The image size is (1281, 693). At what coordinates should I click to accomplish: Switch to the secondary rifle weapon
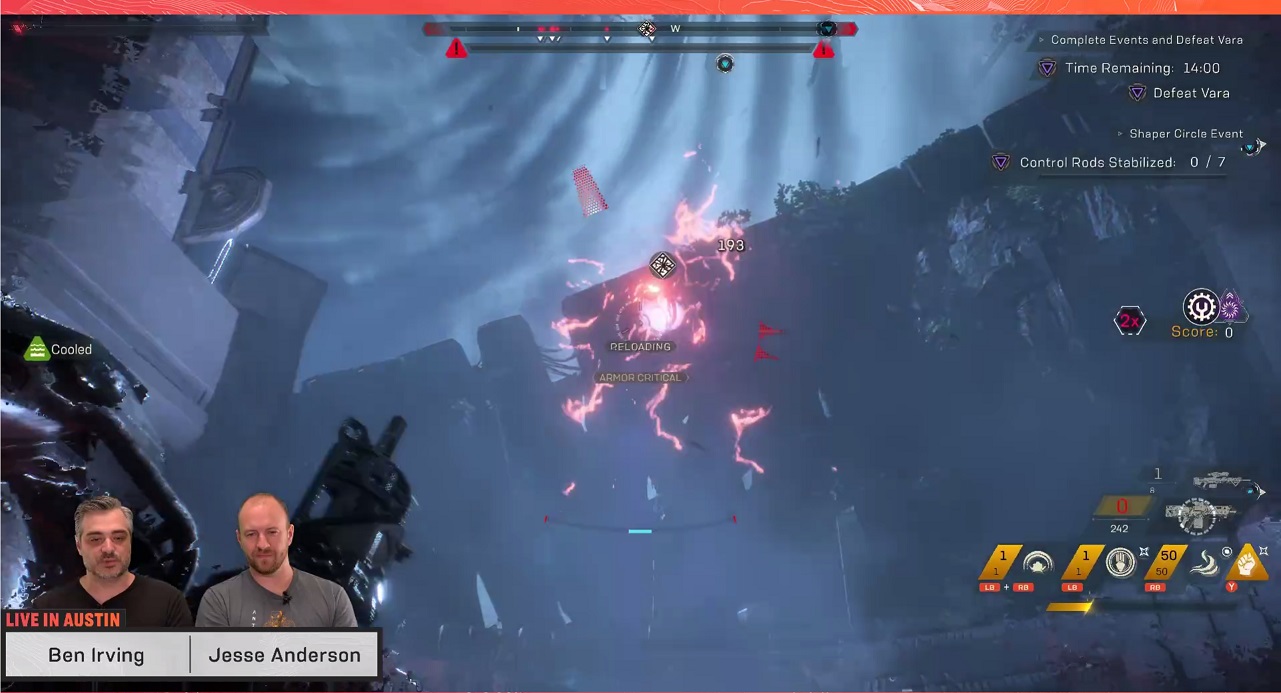[x=1222, y=481]
